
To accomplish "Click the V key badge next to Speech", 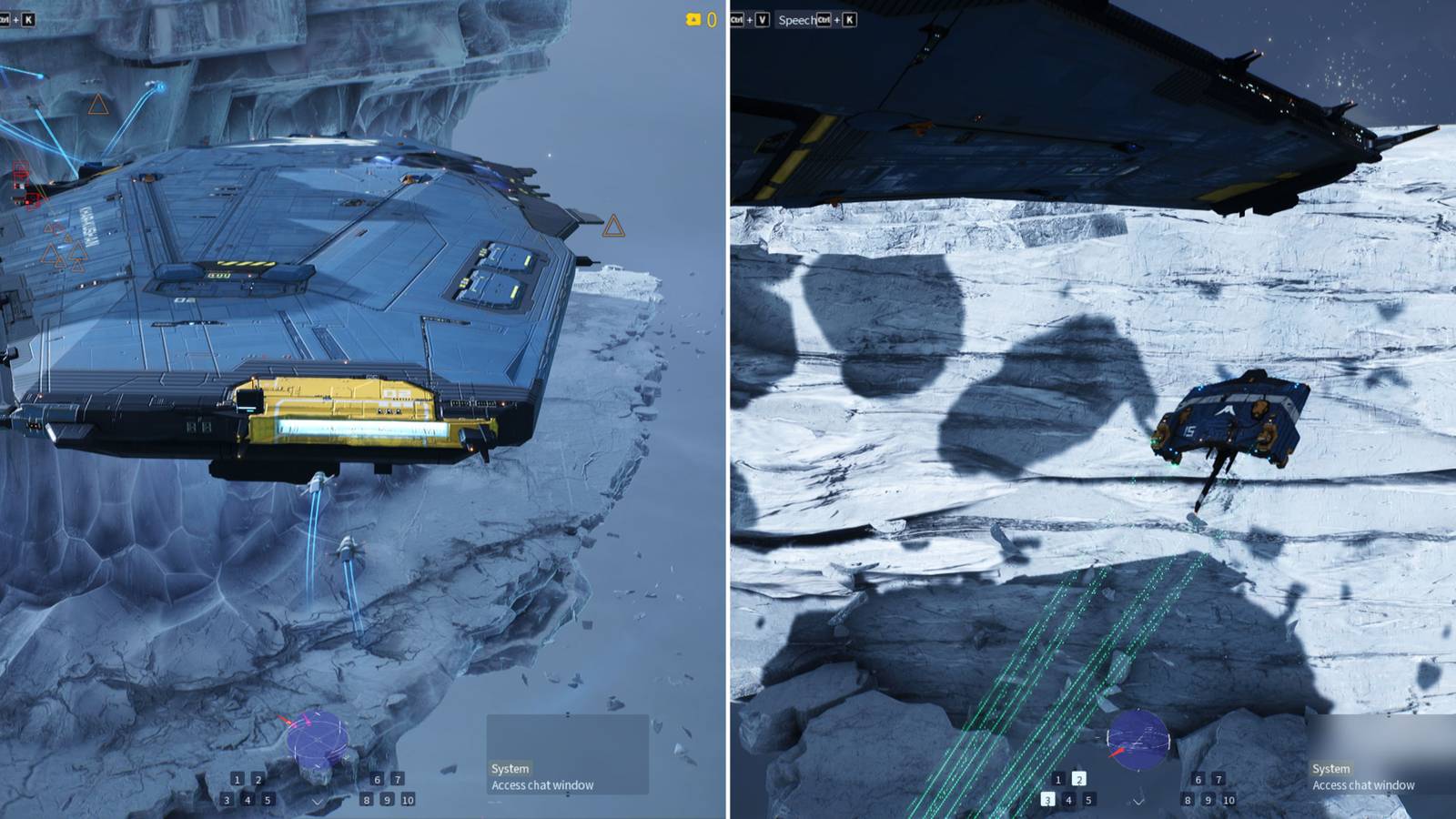I will point(763,19).
